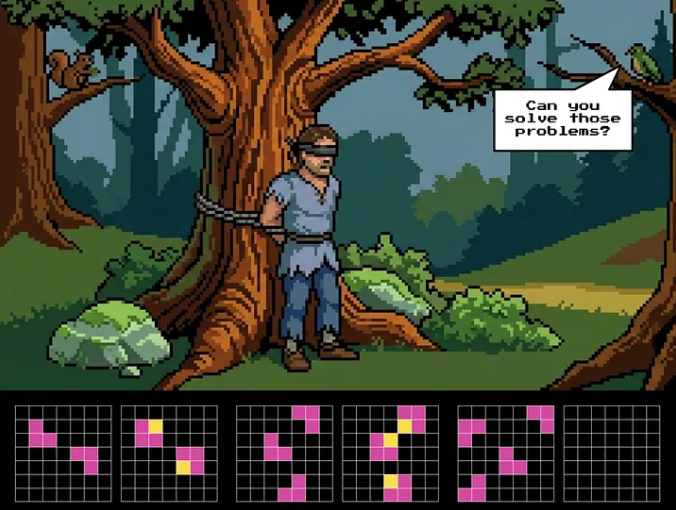
Task: Choose the grid with two yellow squares
Action: (x=169, y=453)
